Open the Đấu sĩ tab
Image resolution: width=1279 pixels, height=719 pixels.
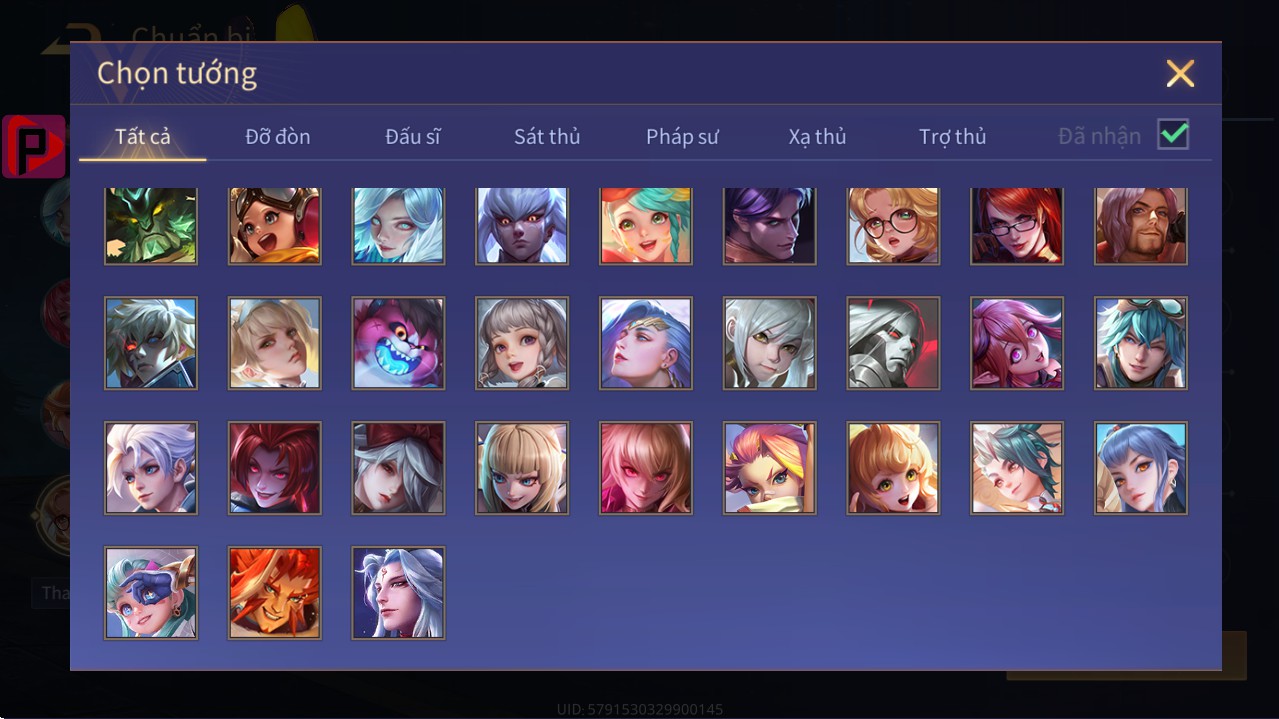pyautogui.click(x=413, y=136)
